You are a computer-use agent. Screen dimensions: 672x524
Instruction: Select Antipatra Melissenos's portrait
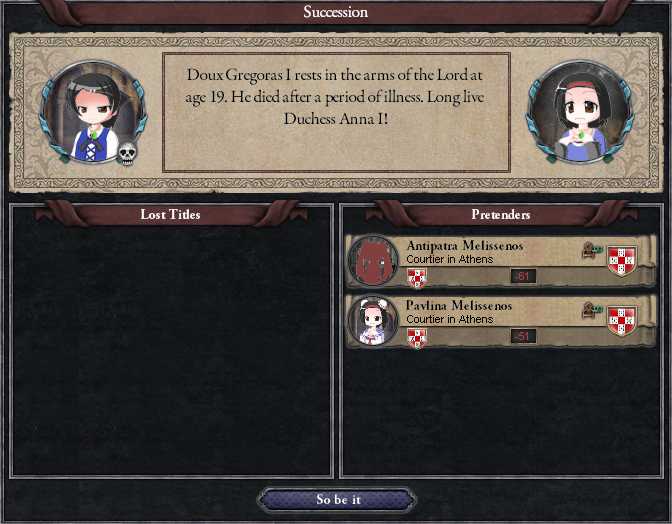[372, 262]
